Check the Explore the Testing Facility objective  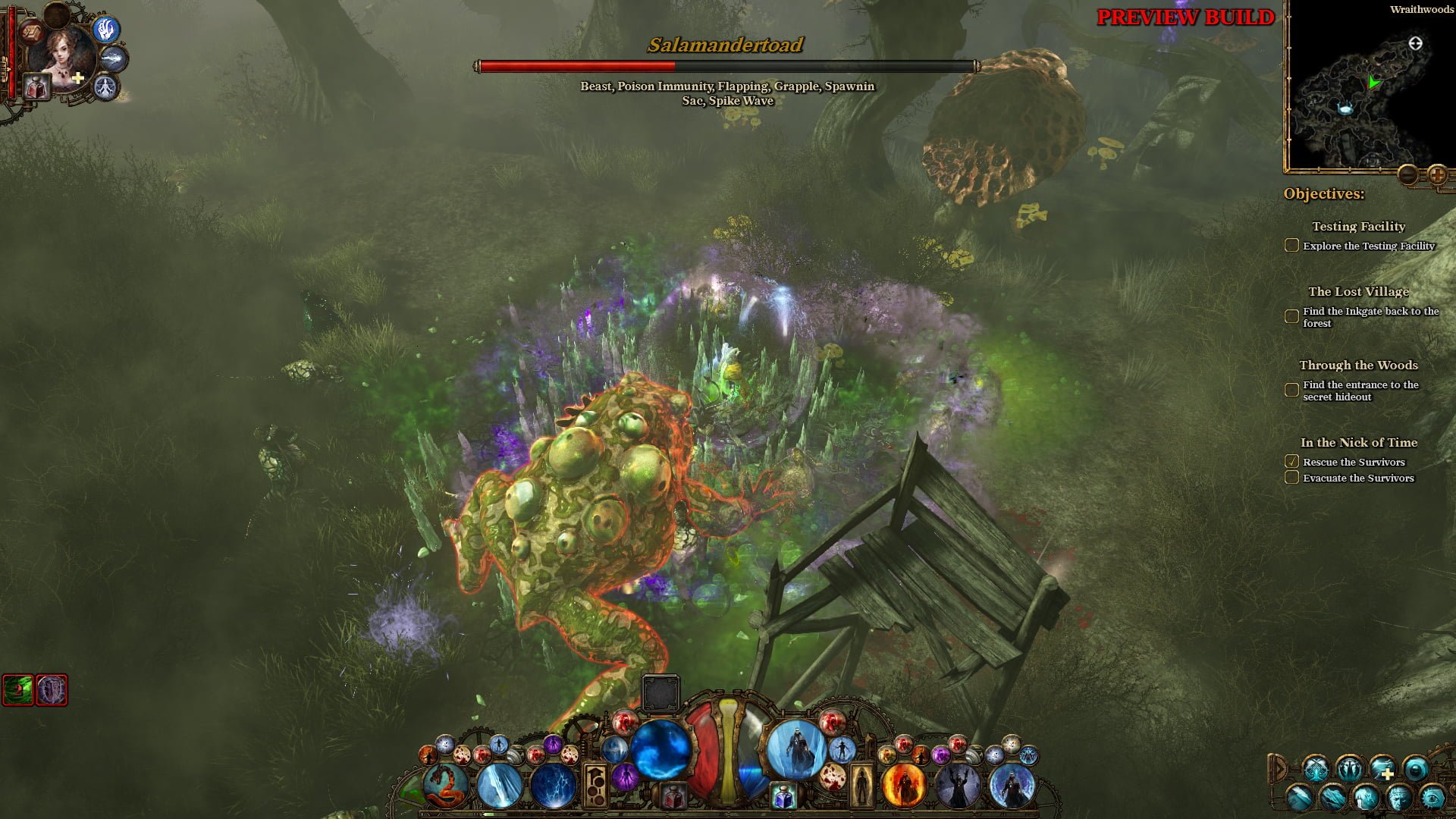pyautogui.click(x=1291, y=245)
